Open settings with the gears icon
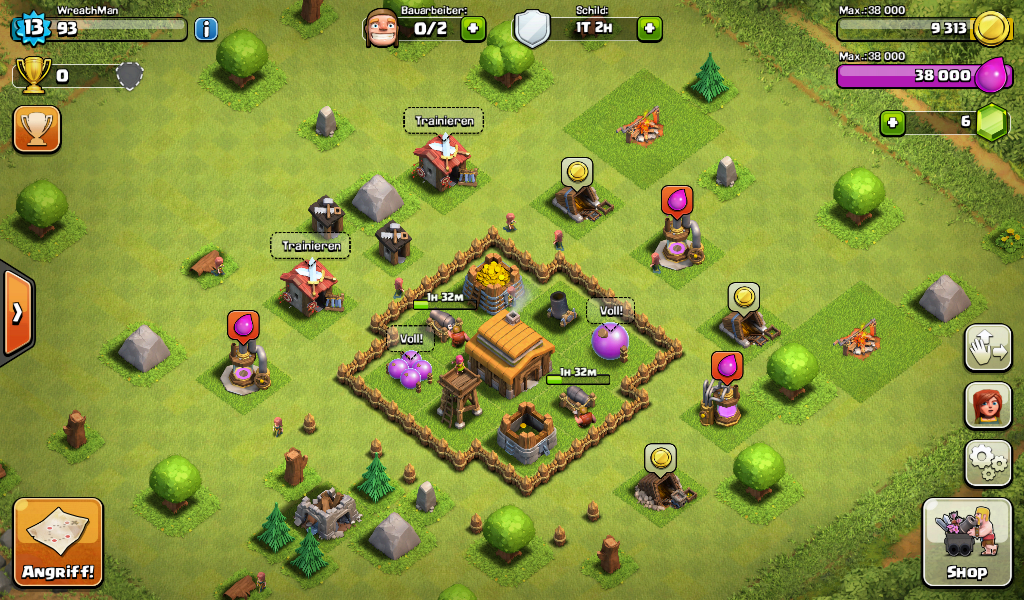The width and height of the screenshot is (1024, 600). point(988,462)
